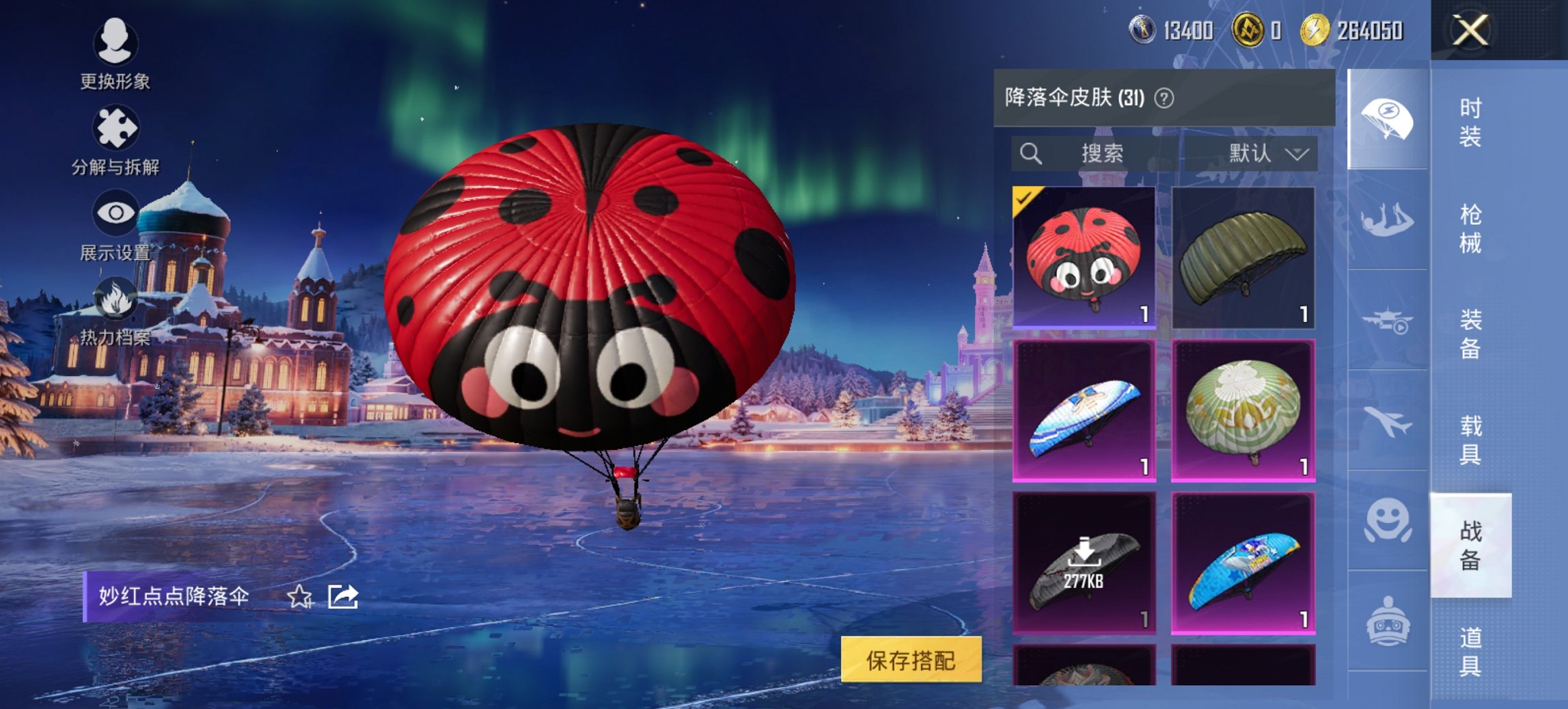Select the 分解与拆解 puzzle-piece icon

pyautogui.click(x=115, y=126)
